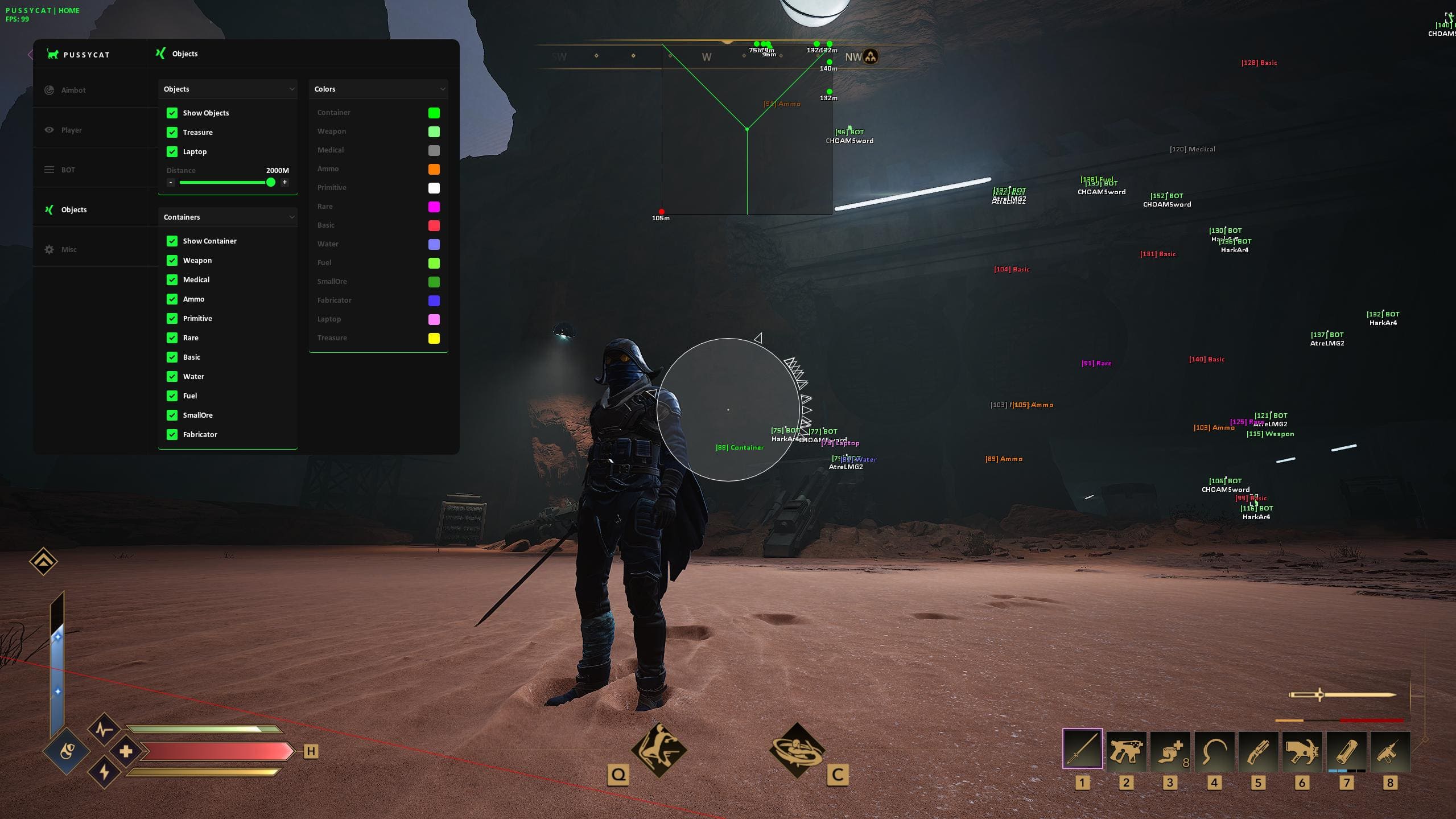Click the double chevron diamond icon
This screenshot has height=819, width=1456.
pos(43,562)
